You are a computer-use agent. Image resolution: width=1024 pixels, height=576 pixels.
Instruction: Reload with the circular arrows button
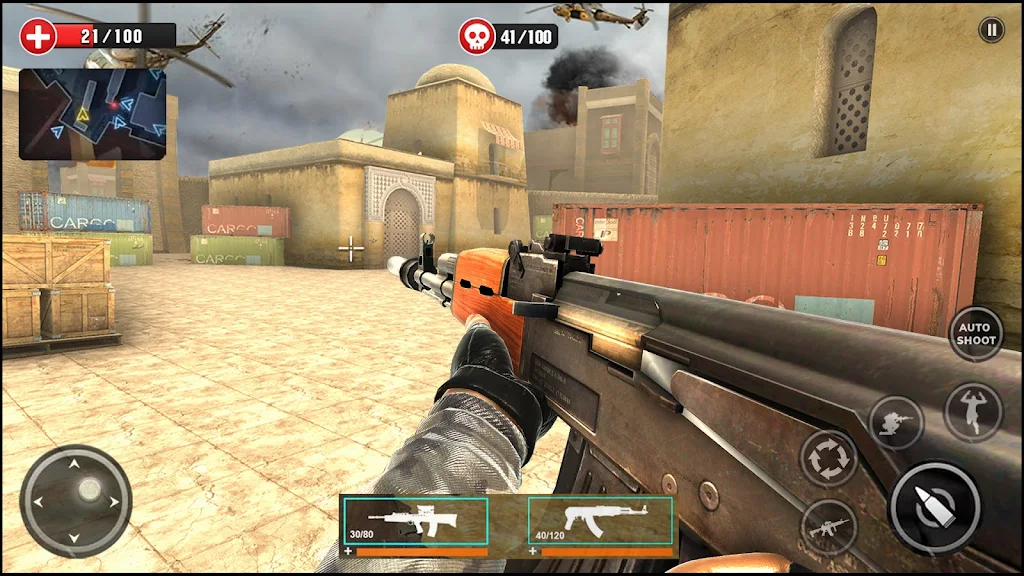(x=828, y=458)
